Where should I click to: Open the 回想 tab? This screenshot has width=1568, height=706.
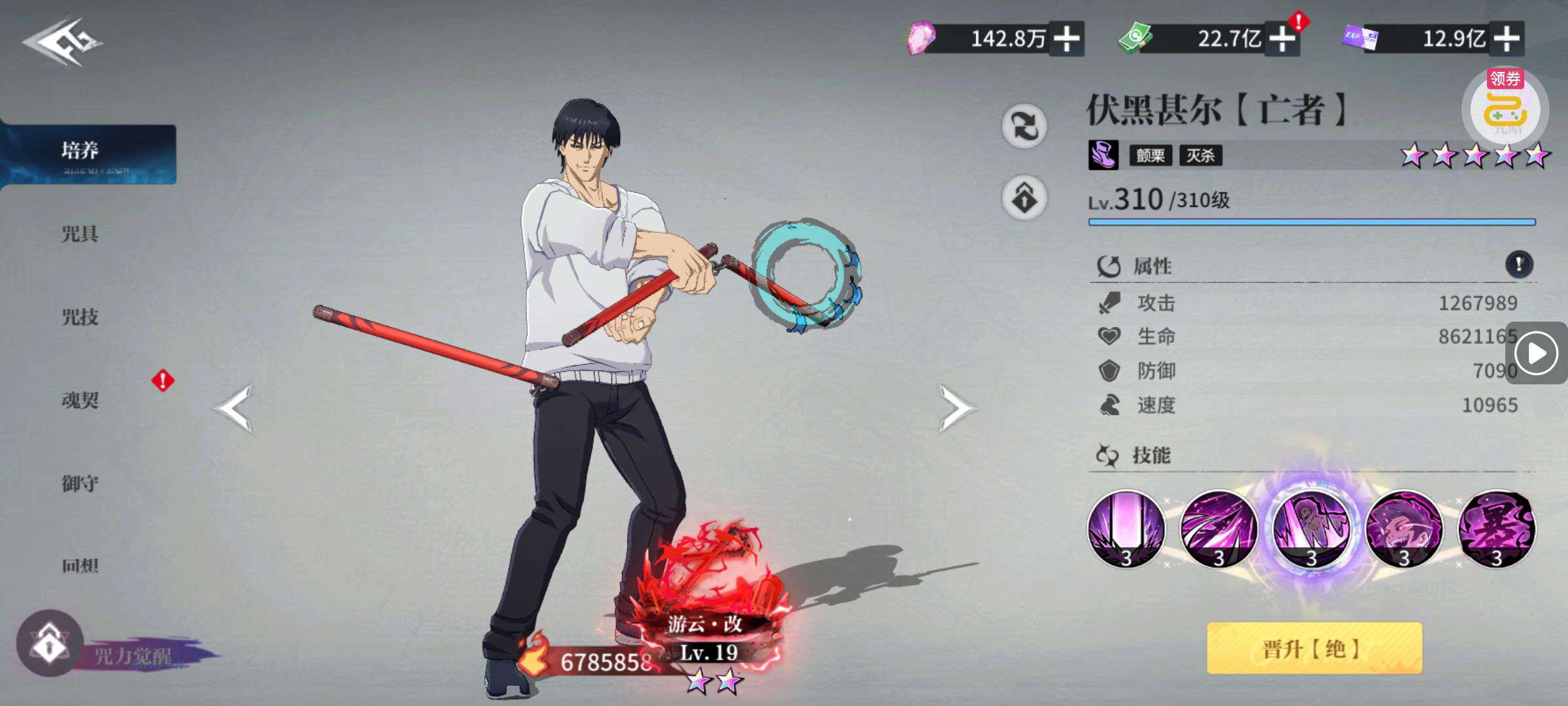tap(80, 565)
